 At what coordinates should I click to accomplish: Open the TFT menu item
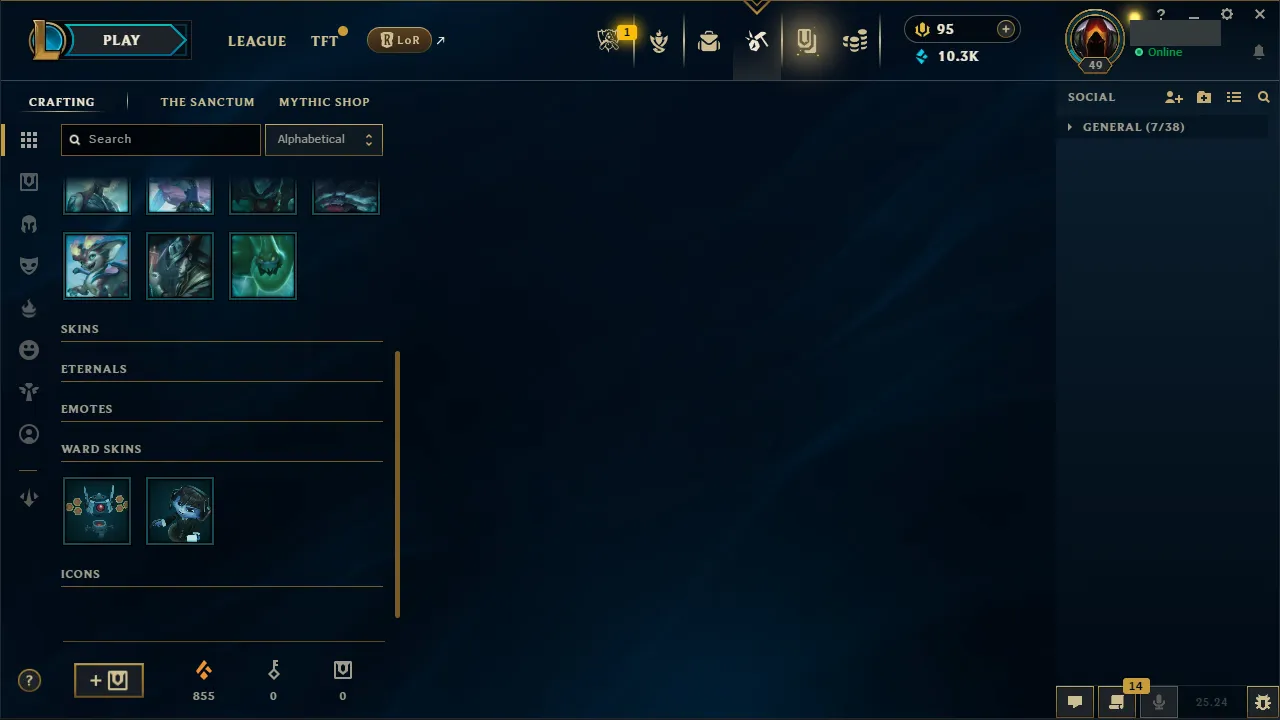(x=322, y=40)
